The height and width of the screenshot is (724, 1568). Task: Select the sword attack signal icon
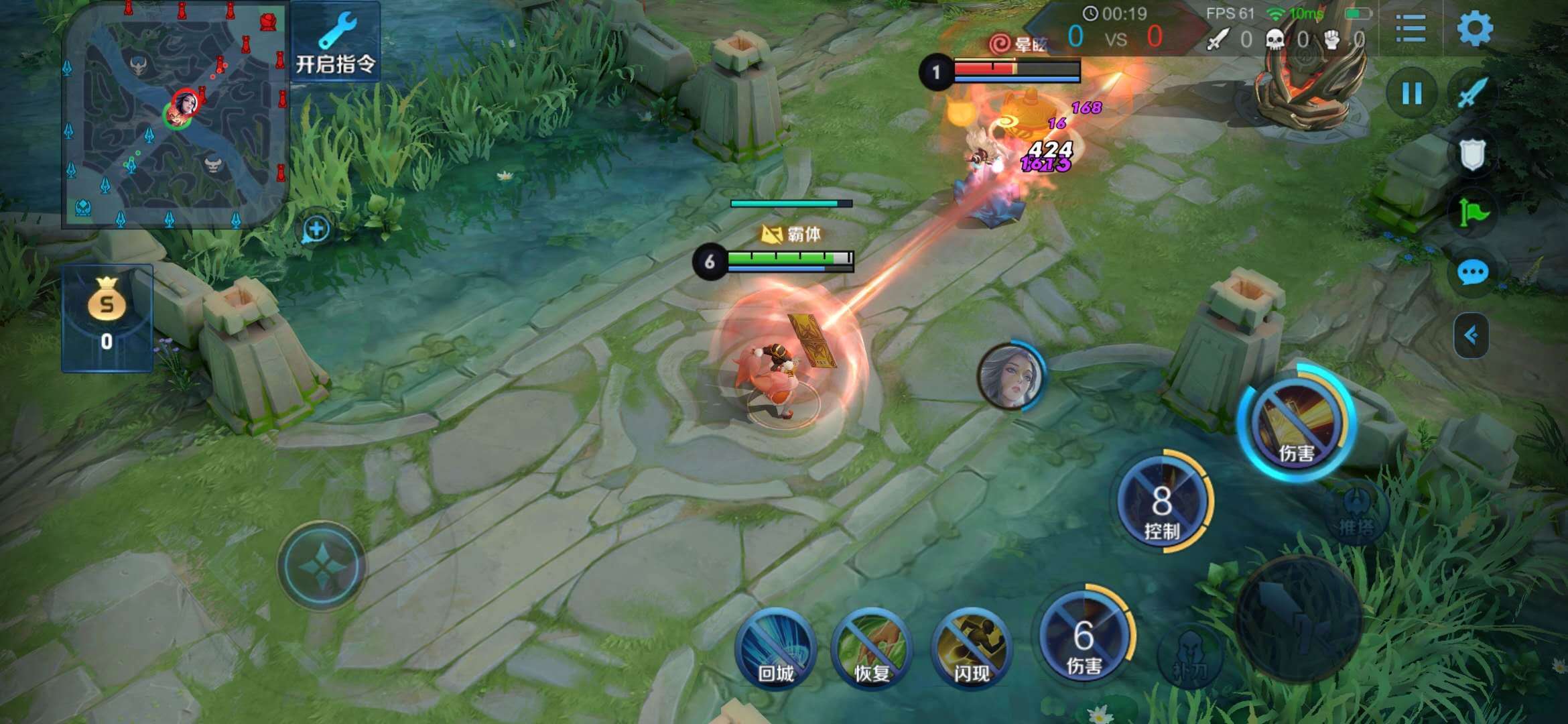[x=1472, y=93]
